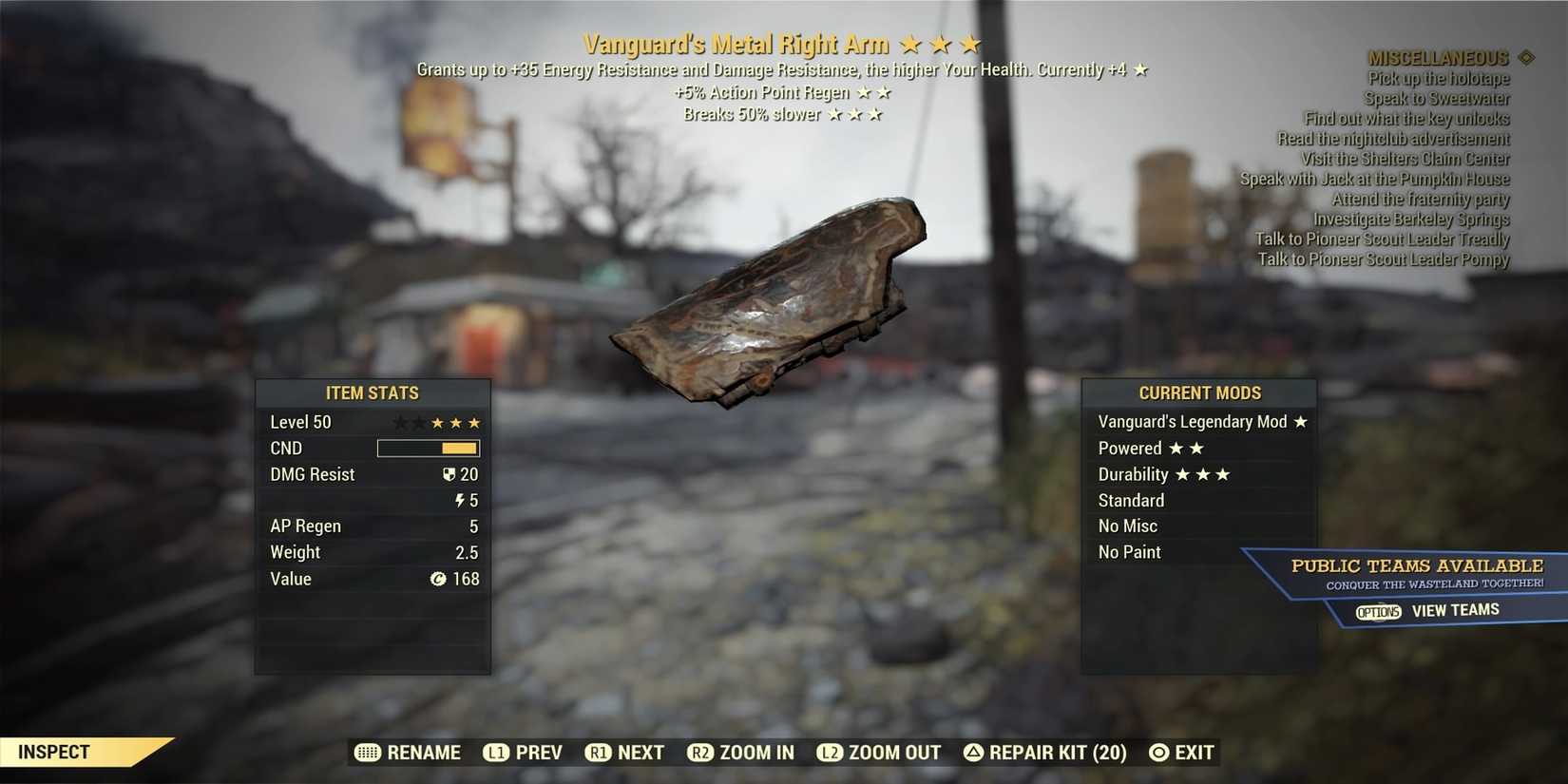Viewport: 1568px width, 784px height.
Task: Toggle the second star on Powered mod
Action: pos(1197,448)
